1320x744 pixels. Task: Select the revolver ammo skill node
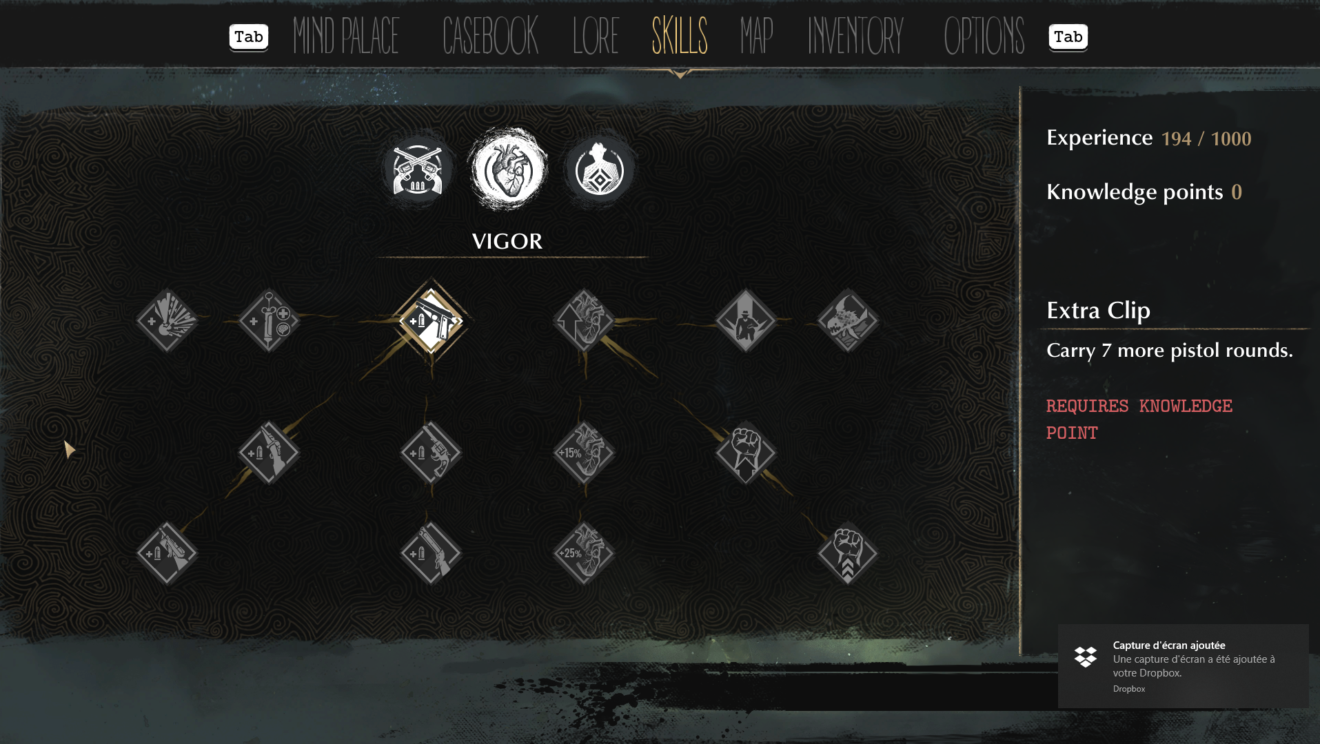[x=430, y=453]
